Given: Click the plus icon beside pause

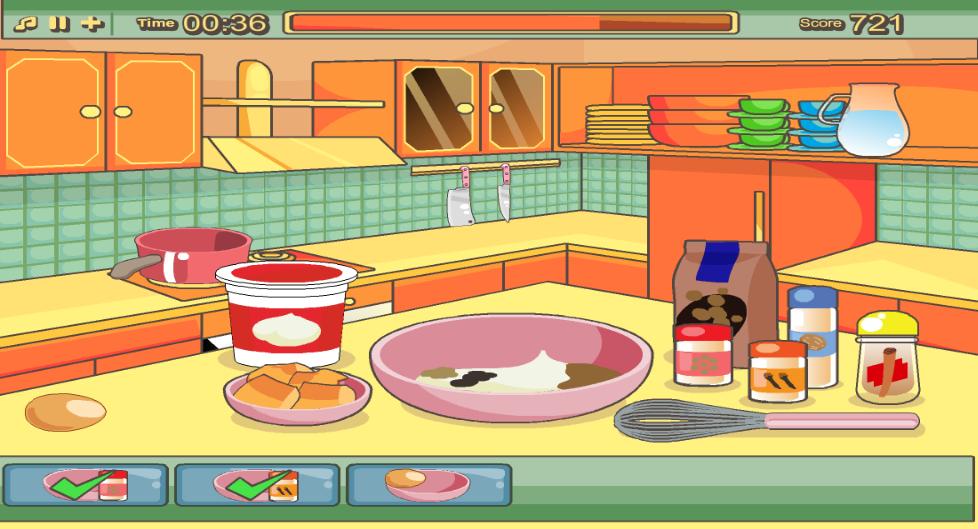Looking at the screenshot, I should pos(91,23).
